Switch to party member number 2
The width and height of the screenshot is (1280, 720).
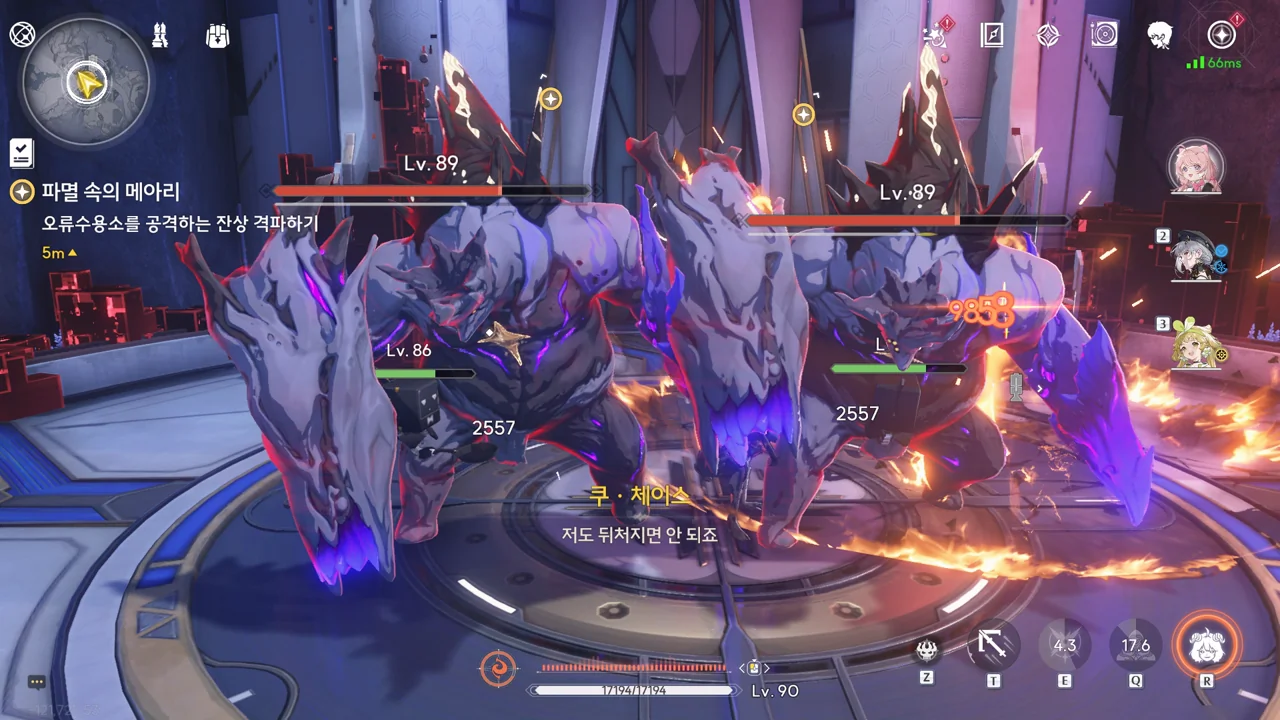(x=1197, y=256)
